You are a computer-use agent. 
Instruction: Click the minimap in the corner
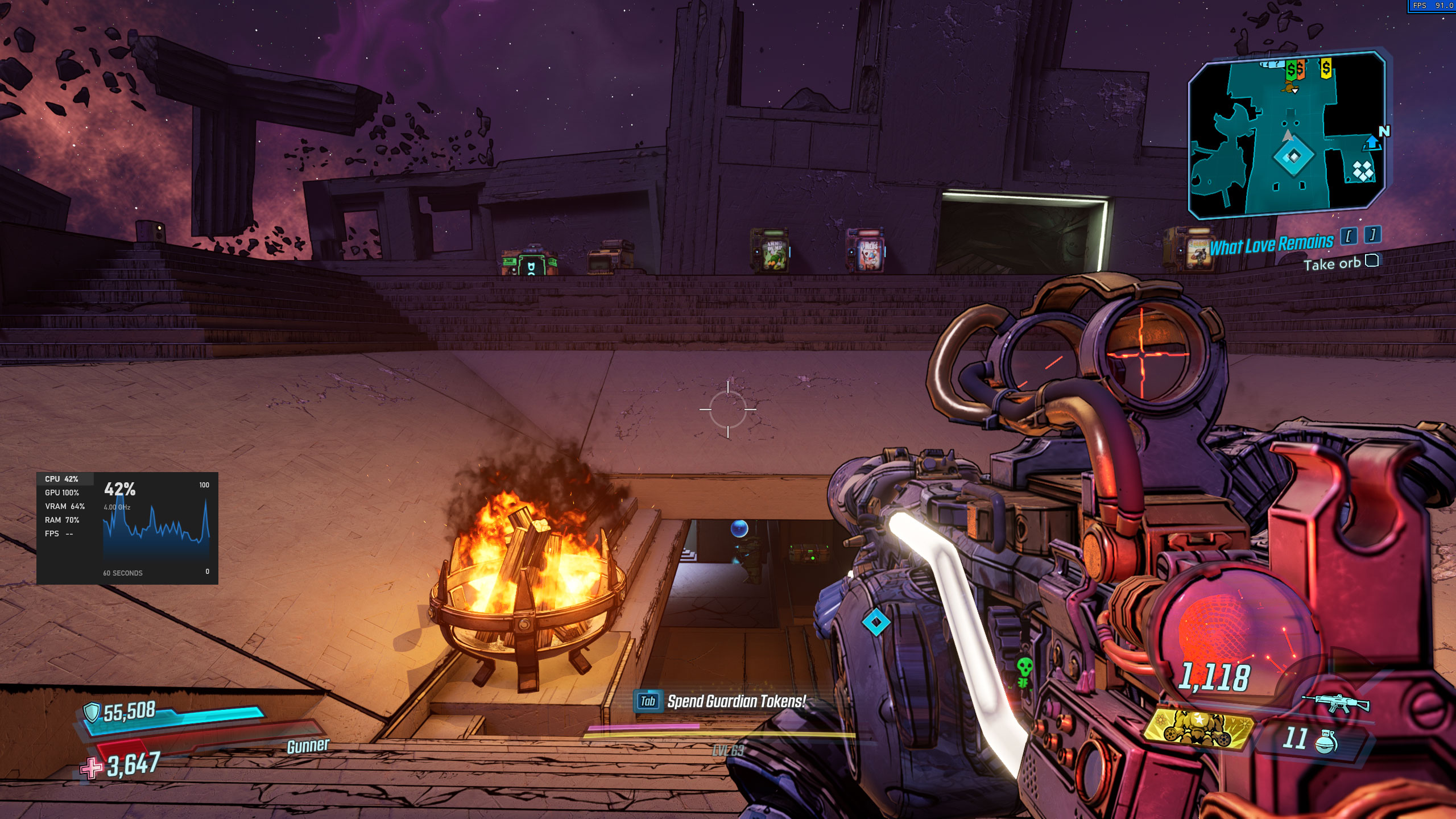1288,135
